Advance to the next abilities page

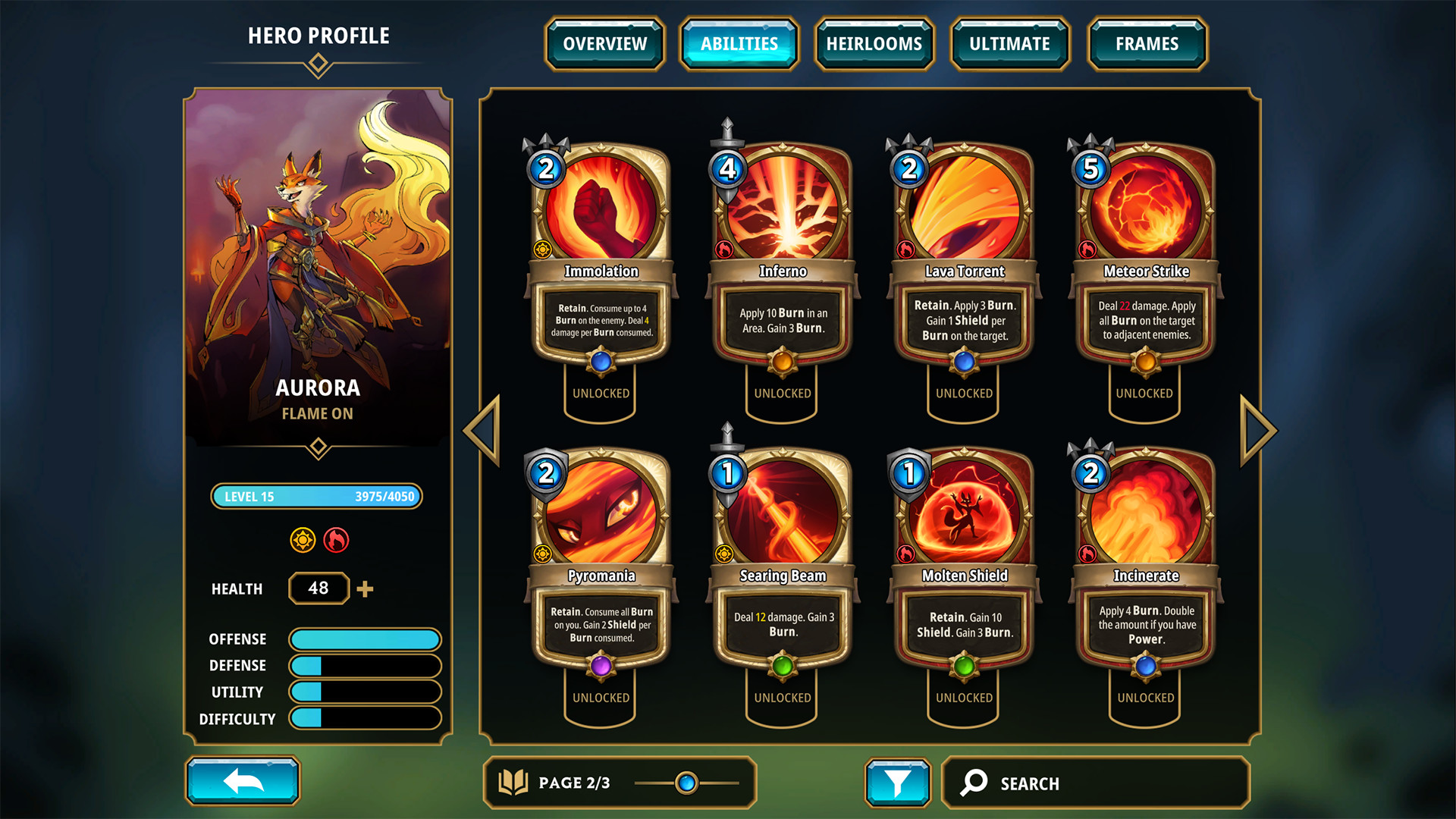pyautogui.click(x=1258, y=430)
